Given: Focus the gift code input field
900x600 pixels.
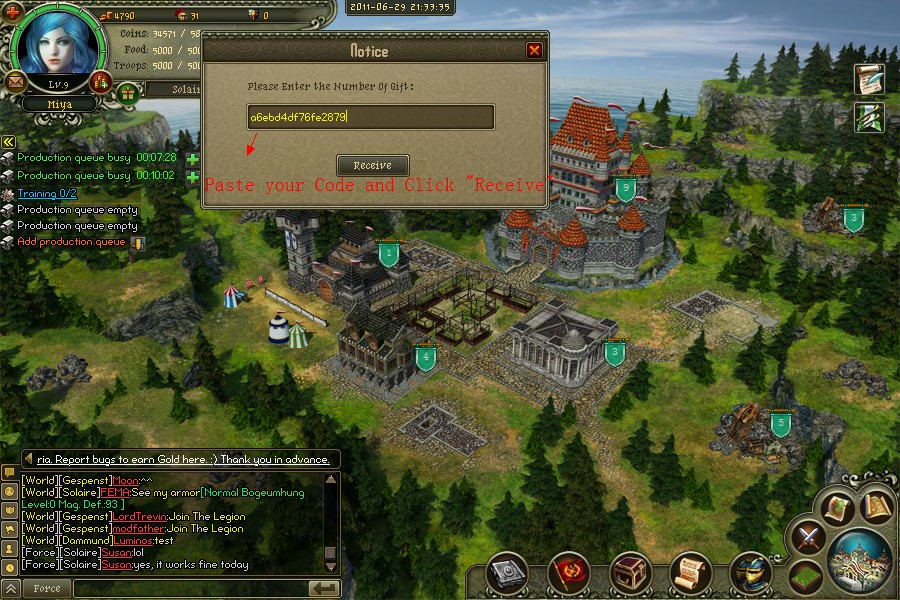Looking at the screenshot, I should click(x=370, y=117).
